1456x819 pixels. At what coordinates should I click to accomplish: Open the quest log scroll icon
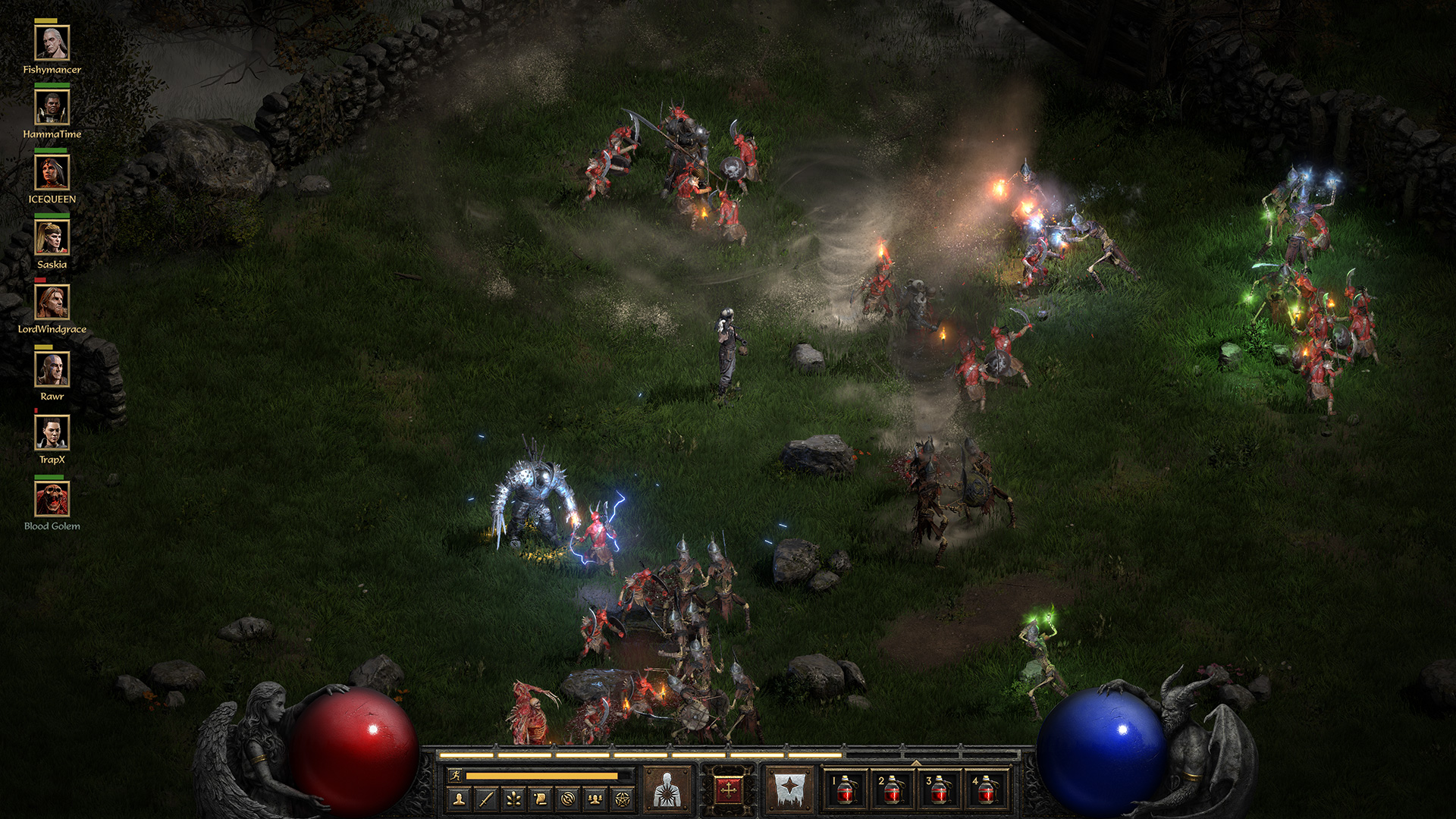pyautogui.click(x=540, y=799)
